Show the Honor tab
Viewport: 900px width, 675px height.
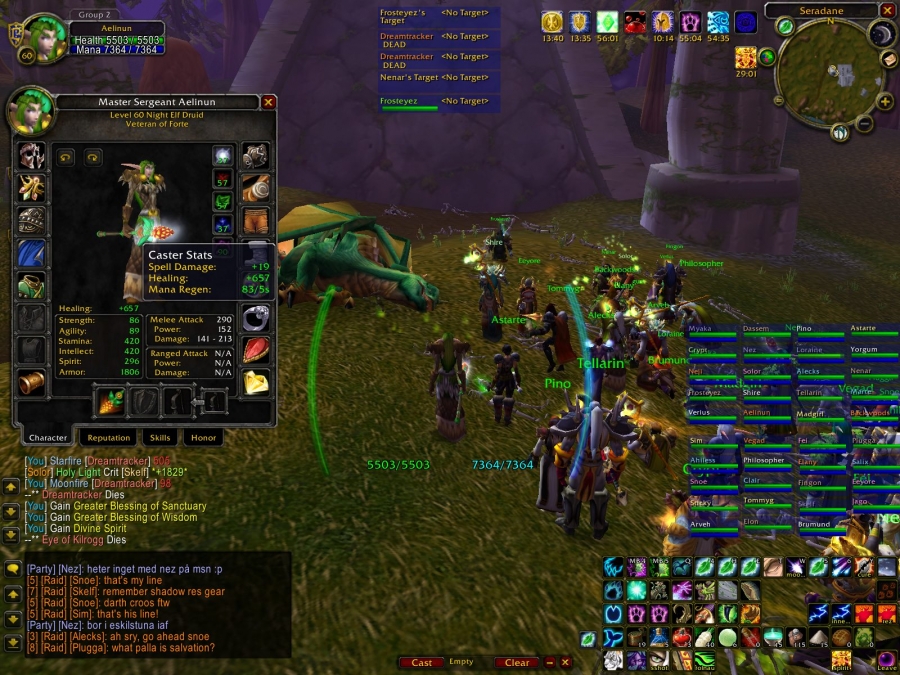(x=203, y=437)
